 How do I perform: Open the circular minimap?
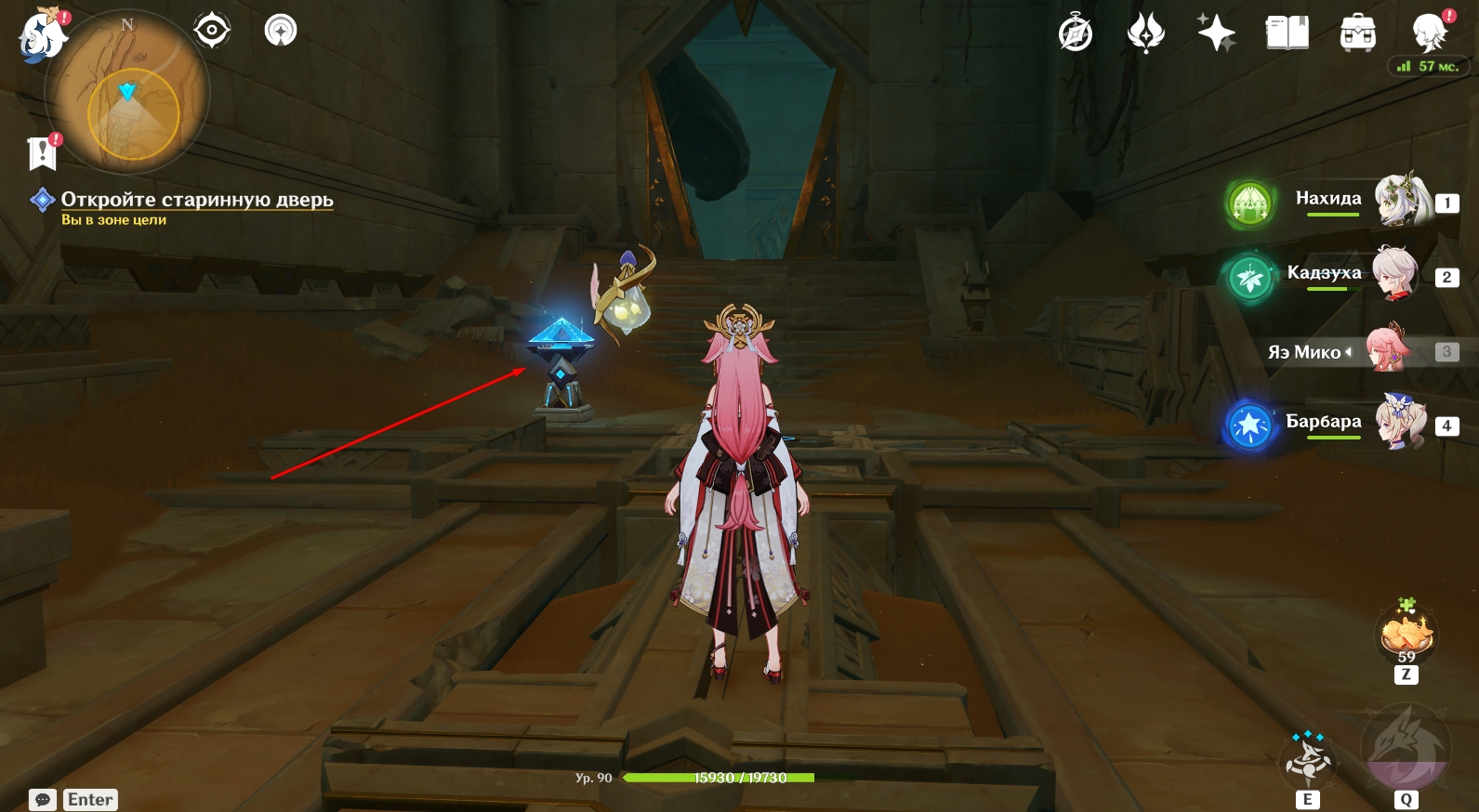pyautogui.click(x=128, y=95)
